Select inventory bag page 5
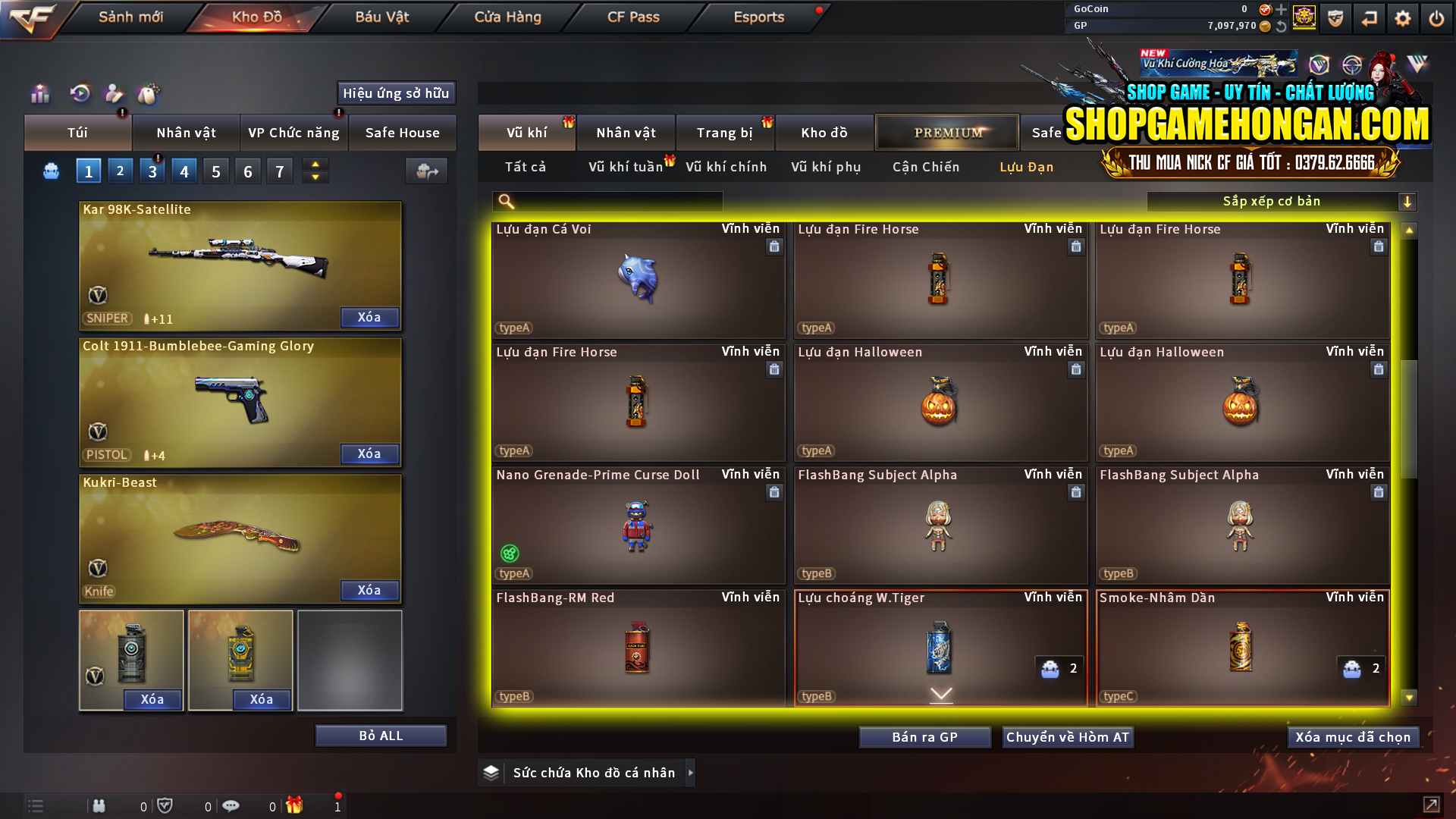 [x=215, y=171]
